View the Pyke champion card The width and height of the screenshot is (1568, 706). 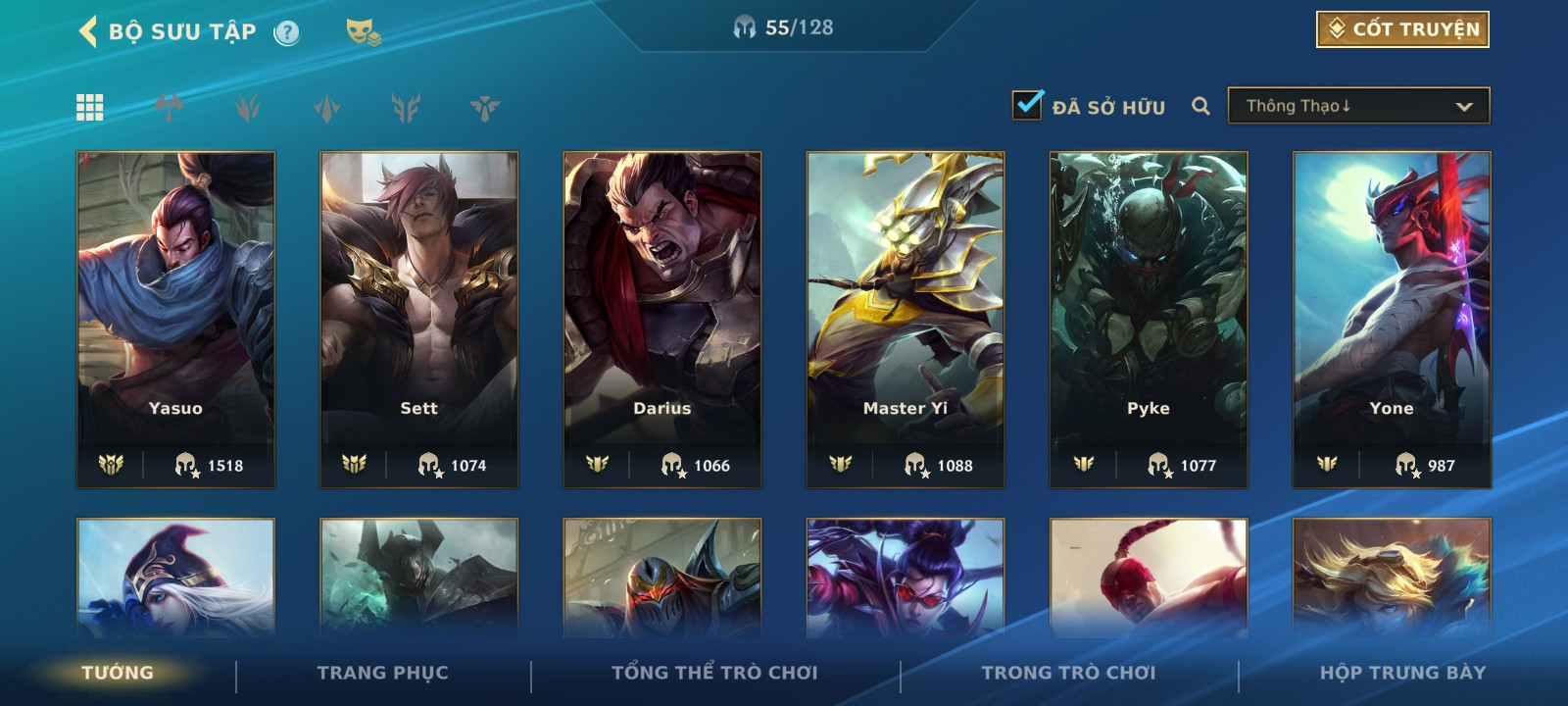(1148, 319)
